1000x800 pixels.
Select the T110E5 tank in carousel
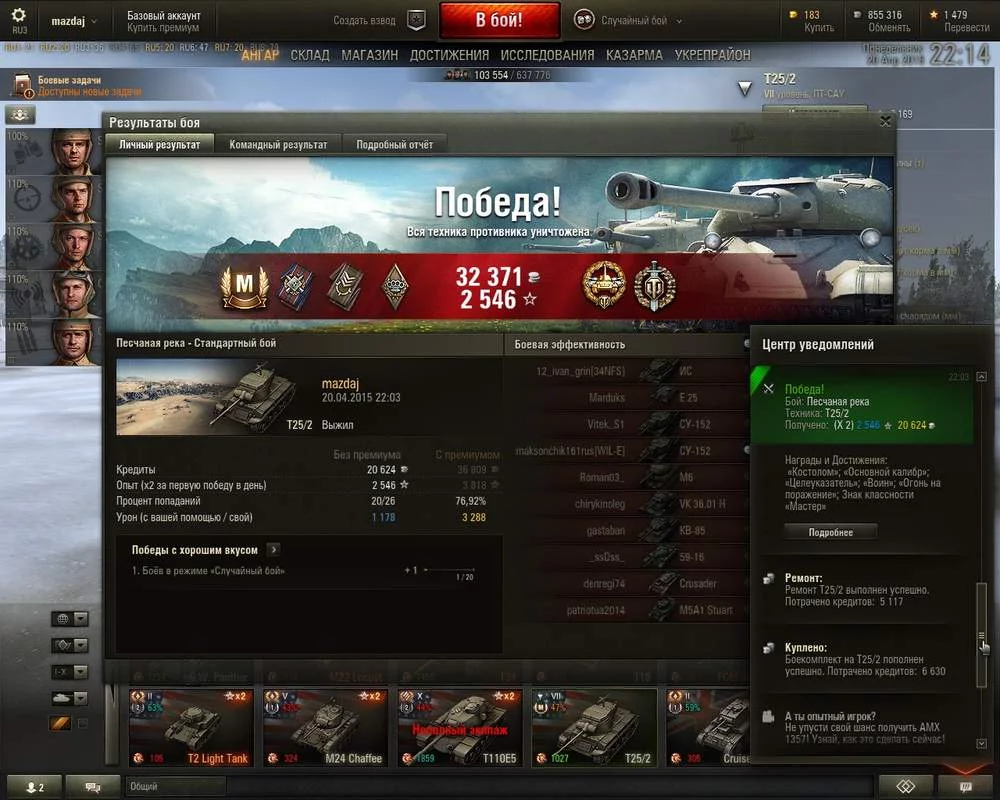pyautogui.click(x=460, y=728)
